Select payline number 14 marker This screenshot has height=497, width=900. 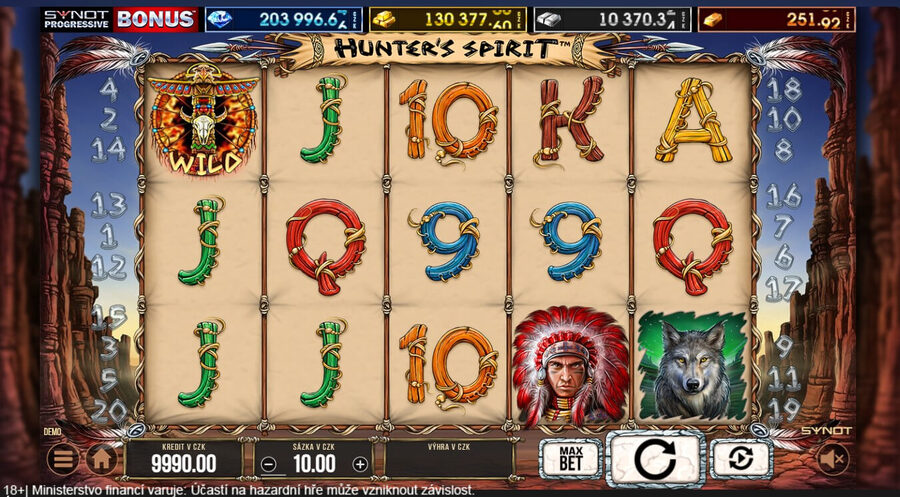[x=108, y=150]
